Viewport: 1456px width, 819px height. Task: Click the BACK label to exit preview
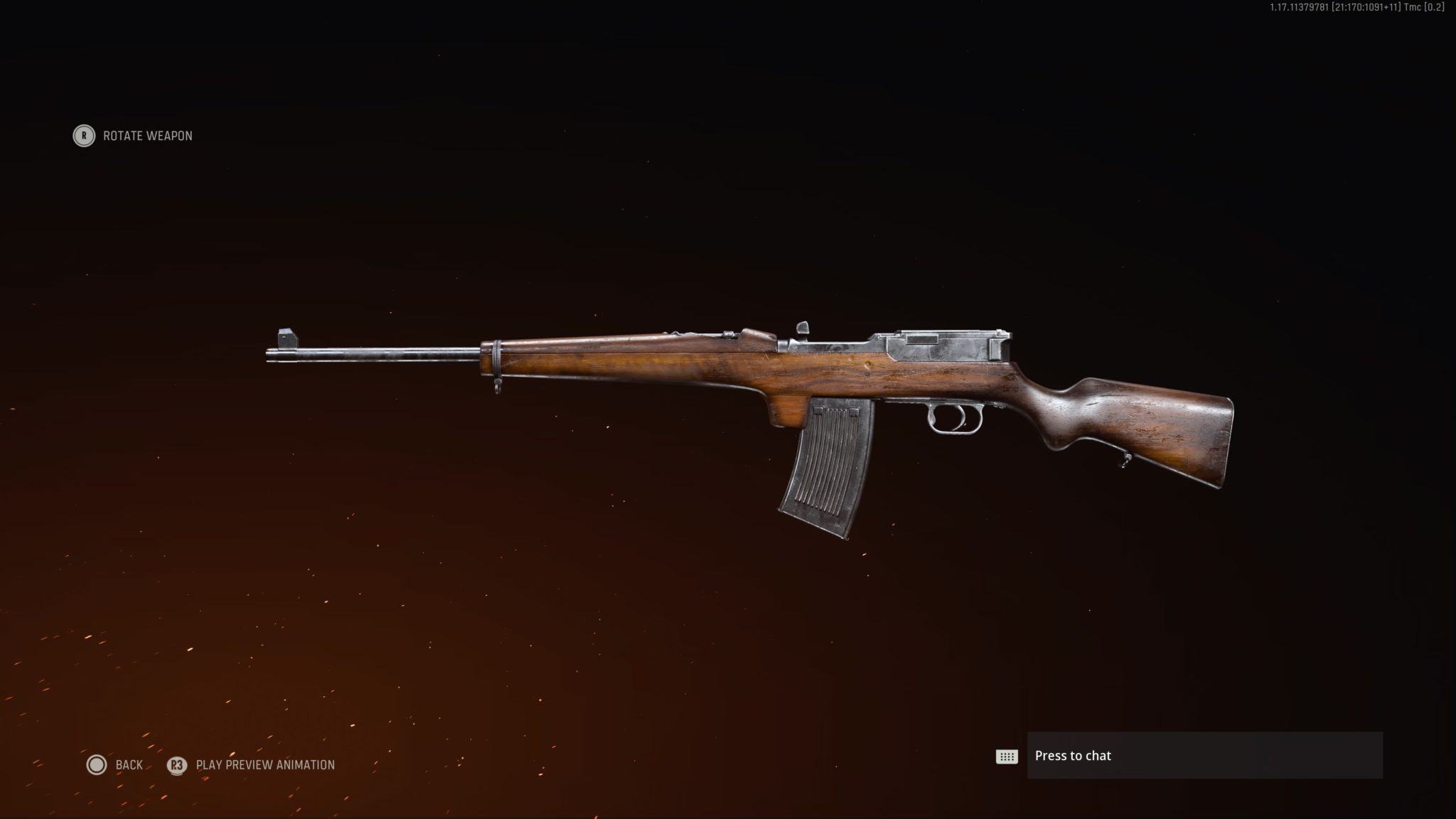(x=128, y=765)
